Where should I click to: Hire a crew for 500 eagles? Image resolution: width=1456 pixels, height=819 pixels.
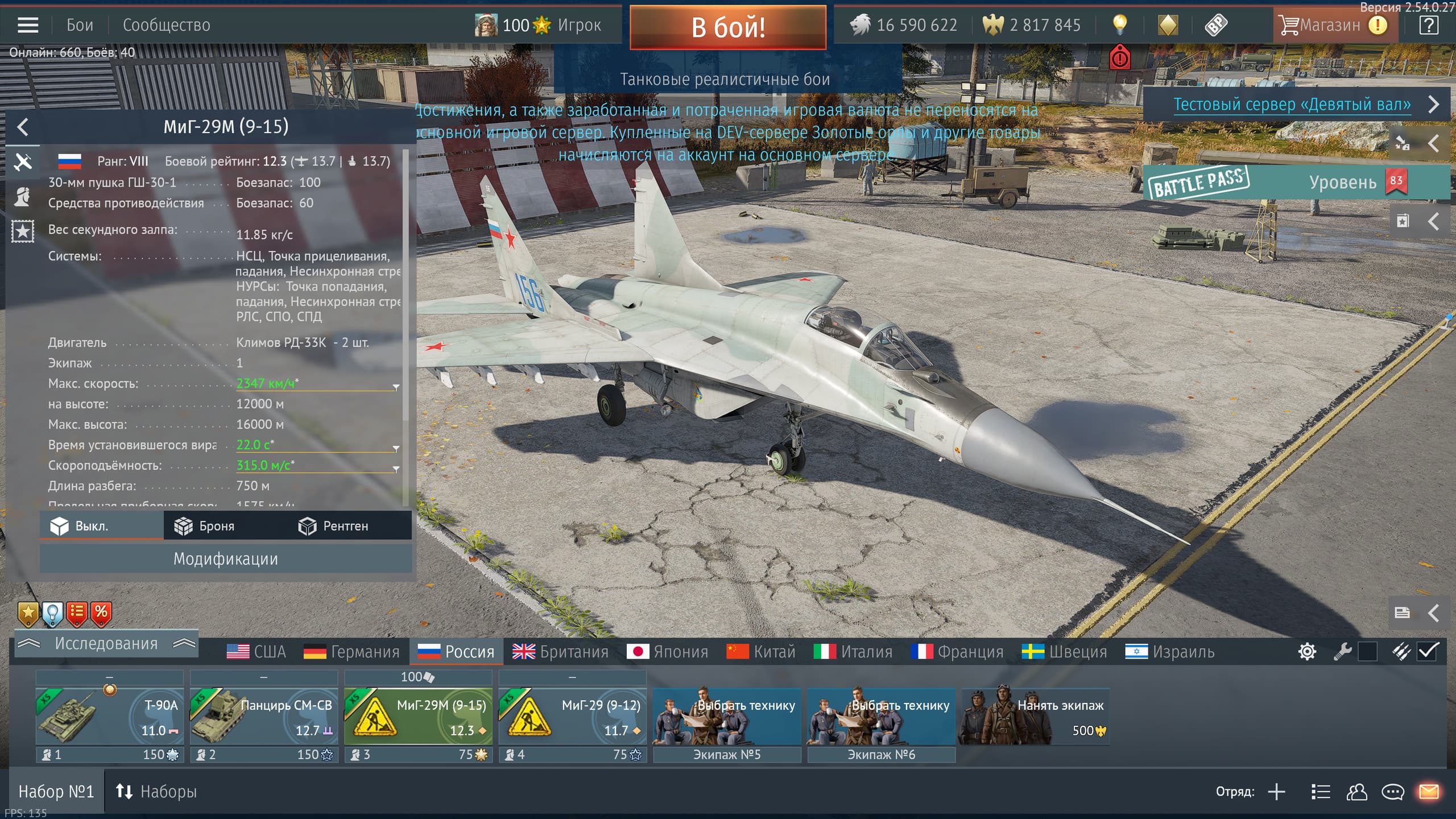pos(1035,716)
